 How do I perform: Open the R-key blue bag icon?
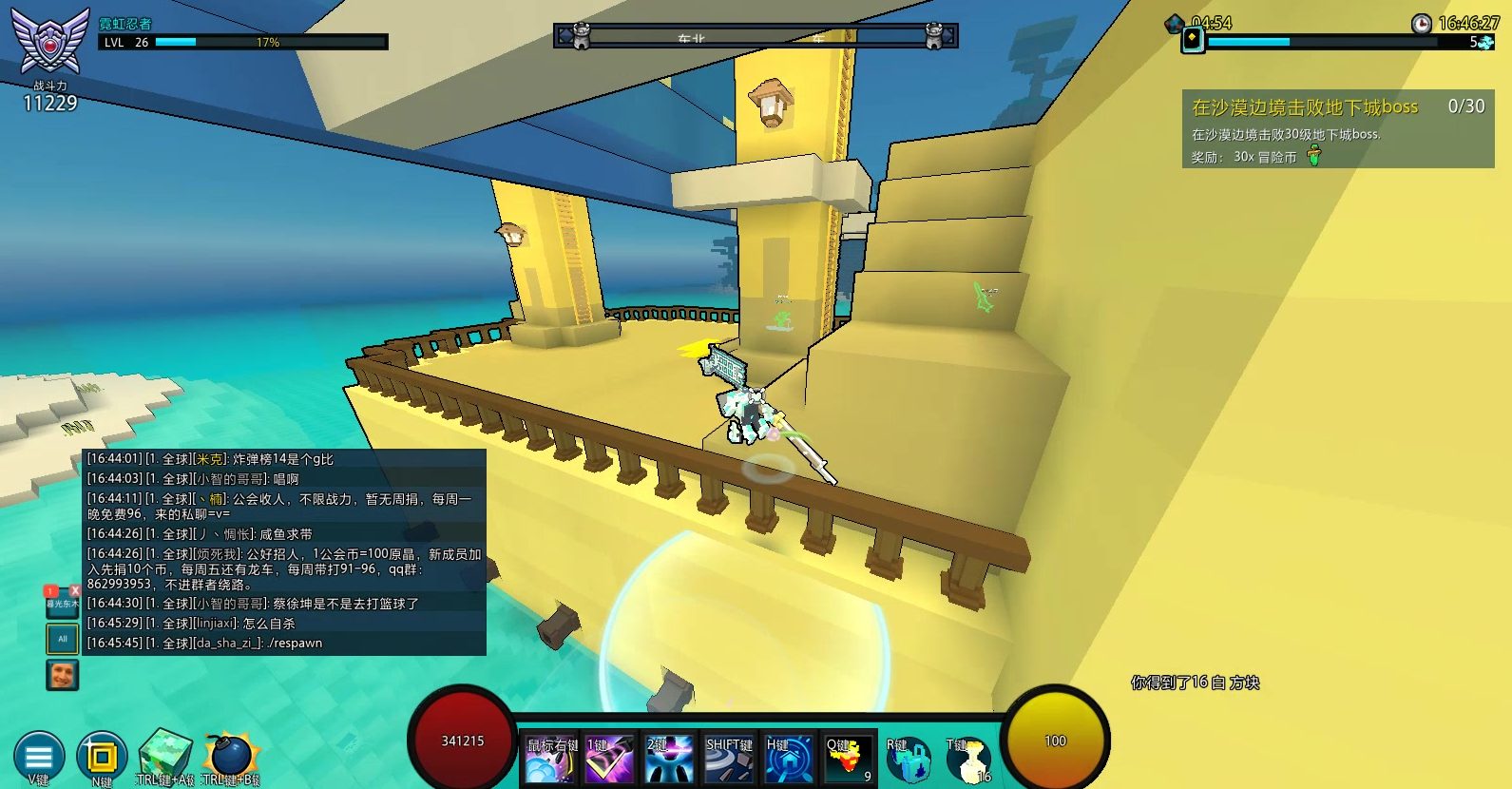point(908,760)
